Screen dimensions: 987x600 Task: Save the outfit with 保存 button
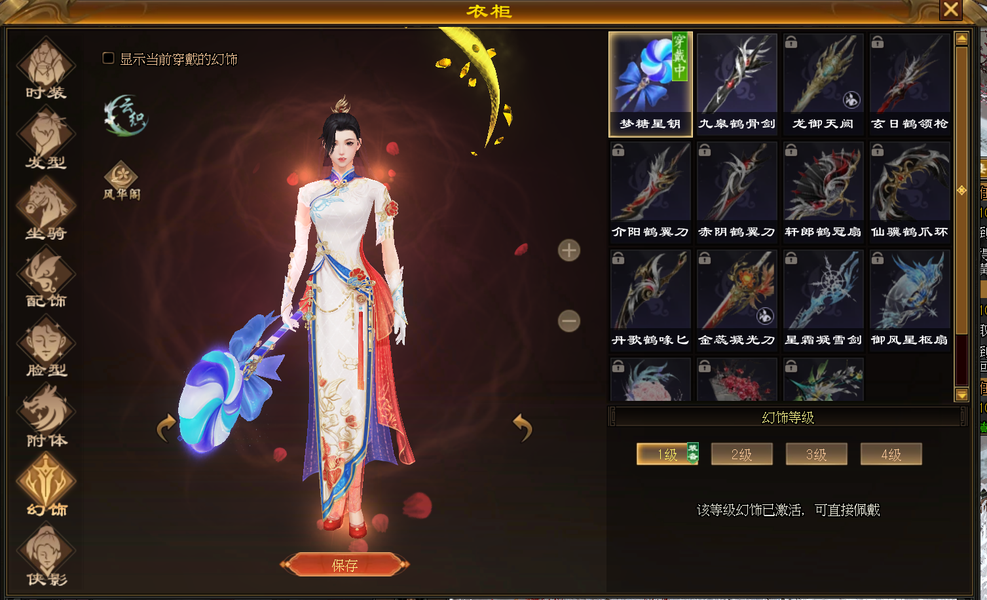tap(344, 565)
